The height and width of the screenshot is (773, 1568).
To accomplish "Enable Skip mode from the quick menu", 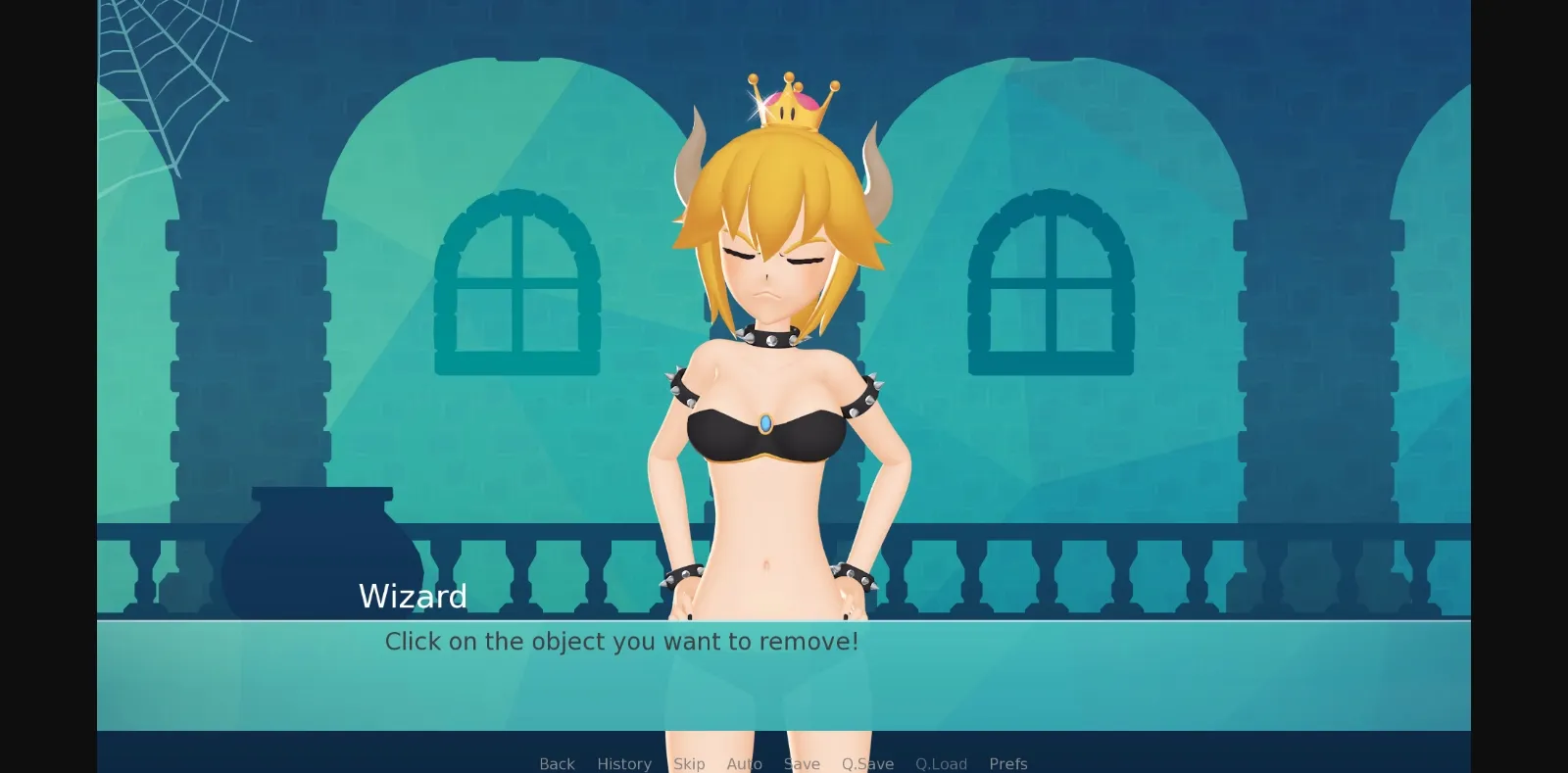I will (689, 763).
